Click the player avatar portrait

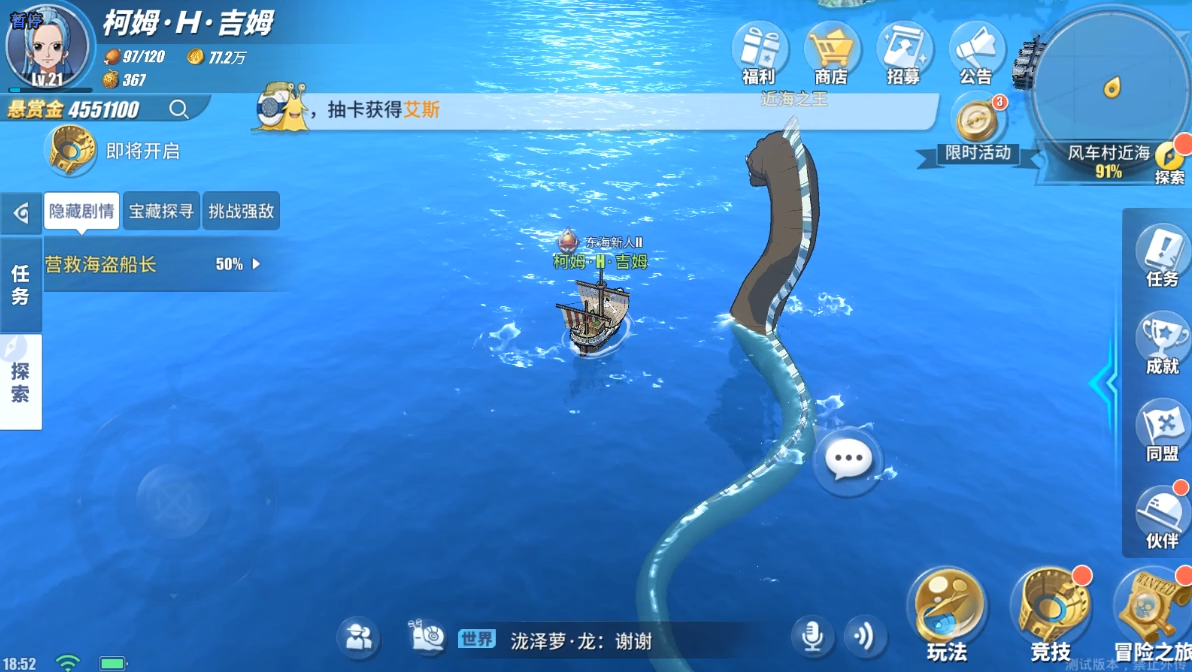[x=48, y=45]
